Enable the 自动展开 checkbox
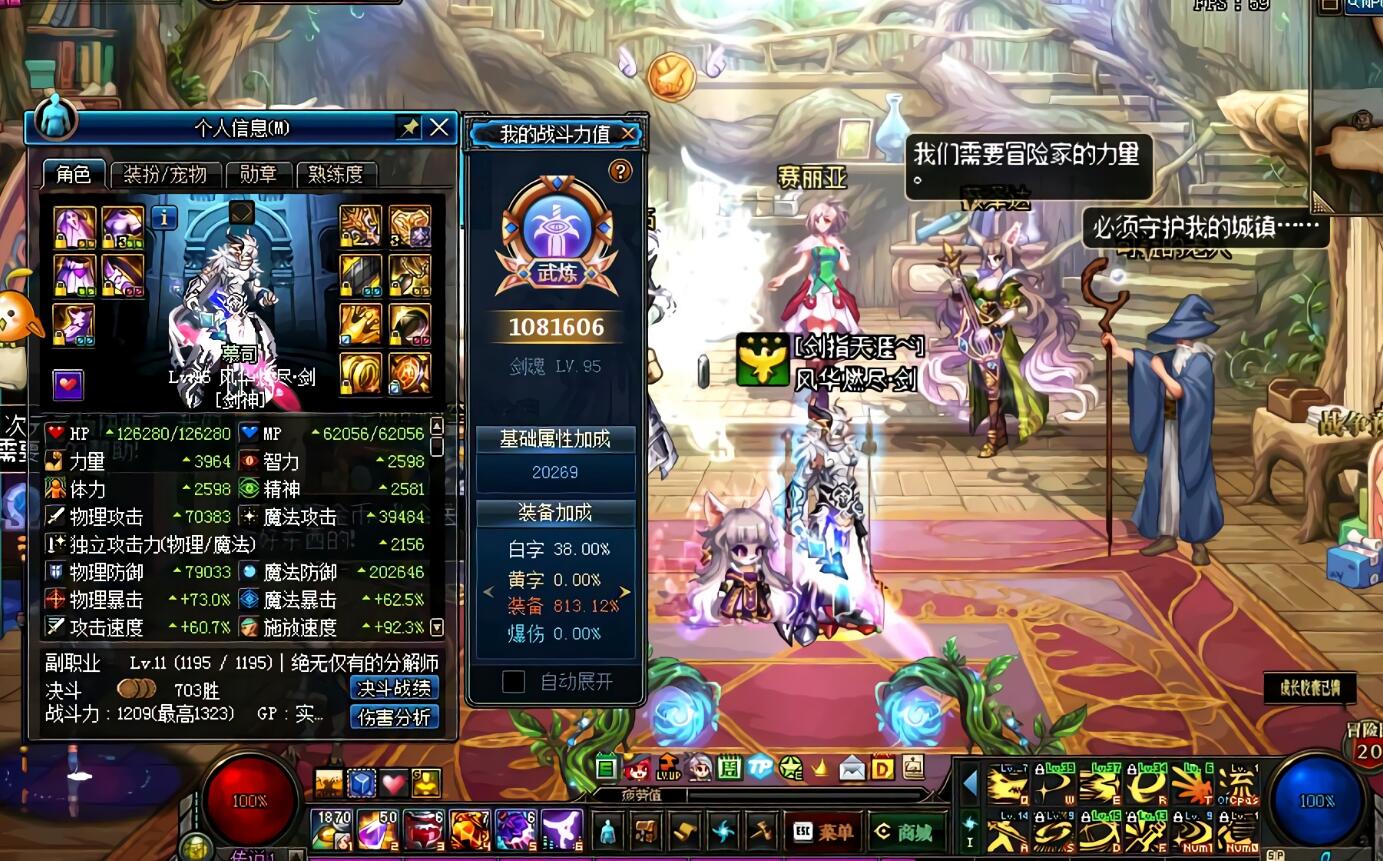 [x=516, y=682]
